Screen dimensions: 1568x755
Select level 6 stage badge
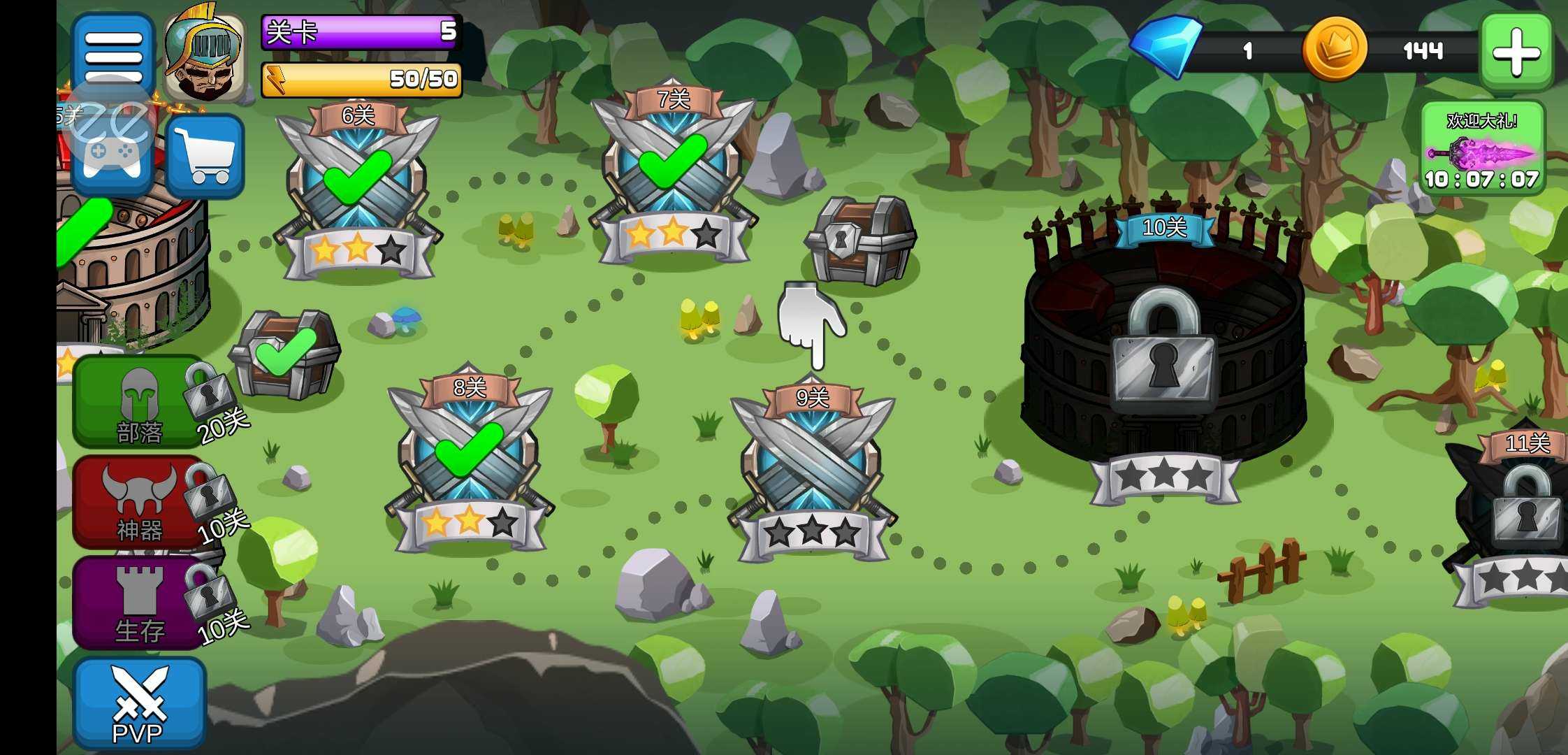(x=358, y=187)
